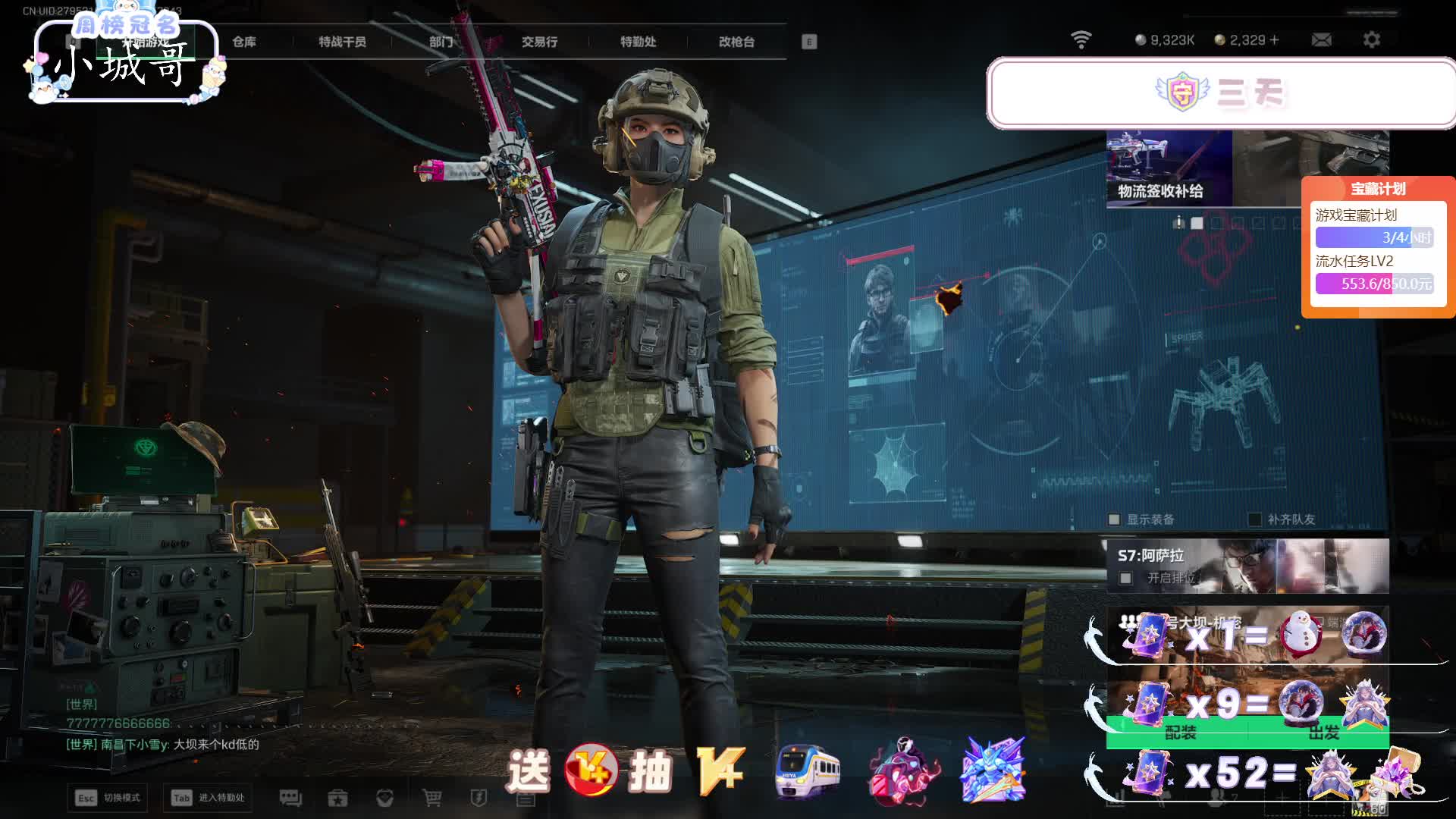Select the 特勤处 tab in top bar
Screen dimensions: 1456x819
coord(638,42)
